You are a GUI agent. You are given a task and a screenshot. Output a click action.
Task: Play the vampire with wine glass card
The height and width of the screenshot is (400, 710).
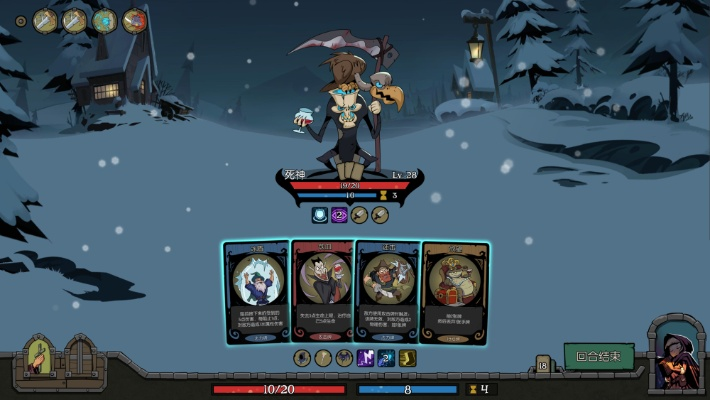(x=323, y=291)
